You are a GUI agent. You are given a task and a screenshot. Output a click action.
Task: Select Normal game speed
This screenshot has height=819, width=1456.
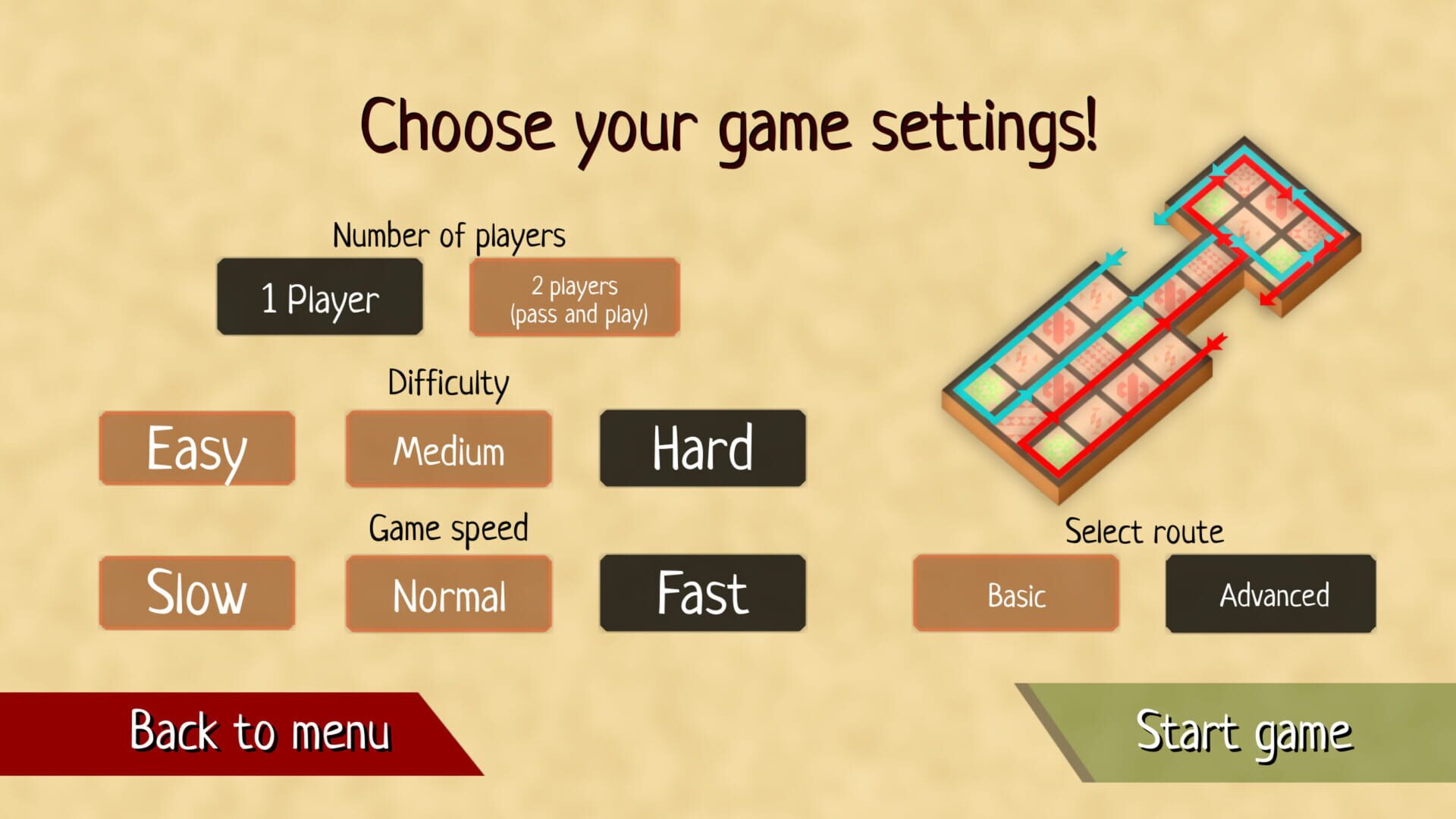point(448,595)
